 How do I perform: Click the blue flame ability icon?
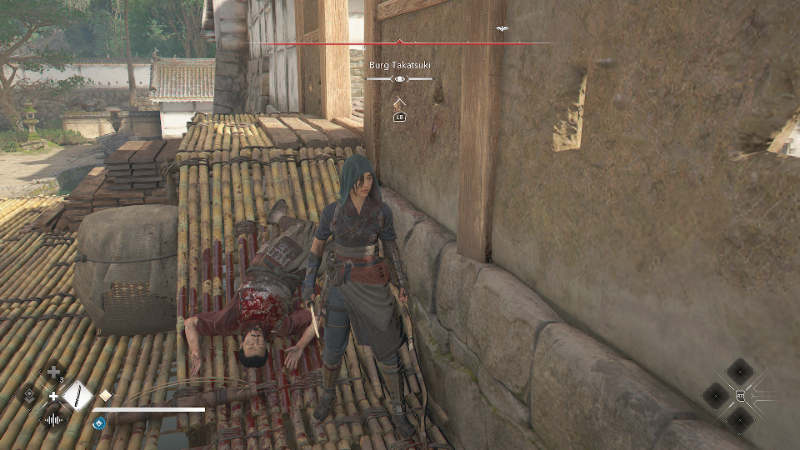coord(99,423)
